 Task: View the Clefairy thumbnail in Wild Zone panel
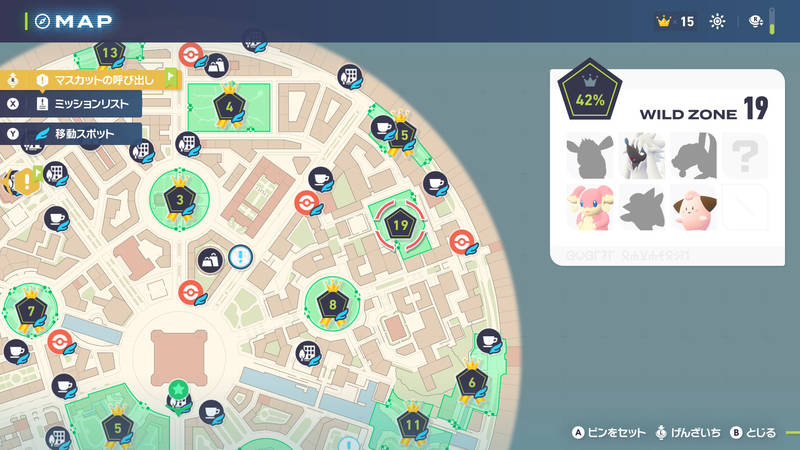coord(693,207)
